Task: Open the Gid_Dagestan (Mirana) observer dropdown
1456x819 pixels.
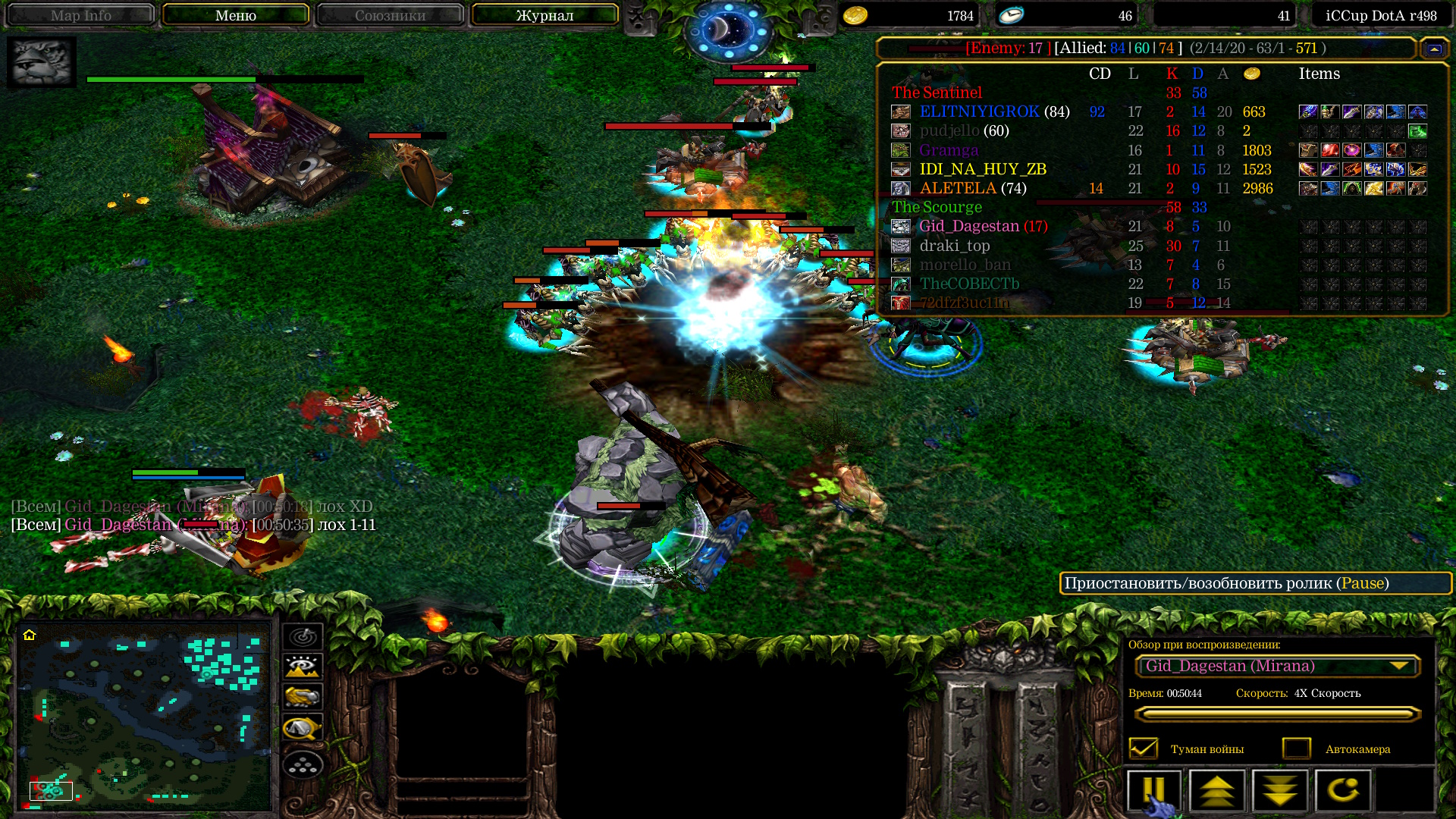Action: 1278,666
